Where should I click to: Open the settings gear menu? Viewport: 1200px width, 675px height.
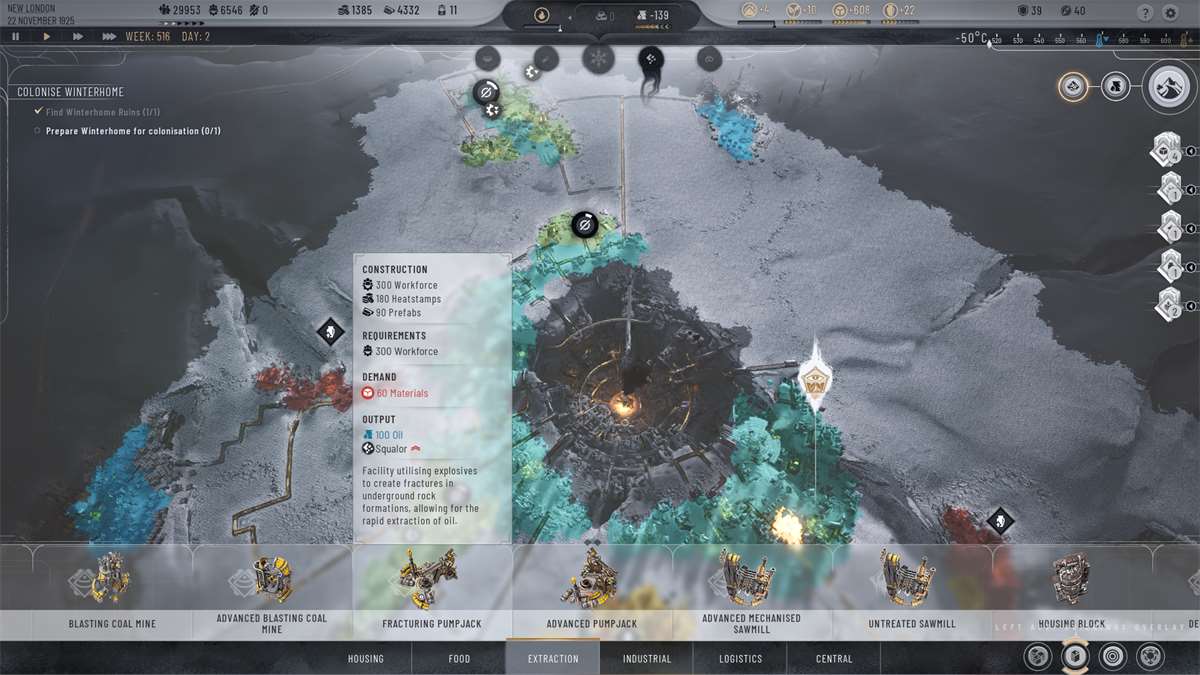coord(1171,13)
